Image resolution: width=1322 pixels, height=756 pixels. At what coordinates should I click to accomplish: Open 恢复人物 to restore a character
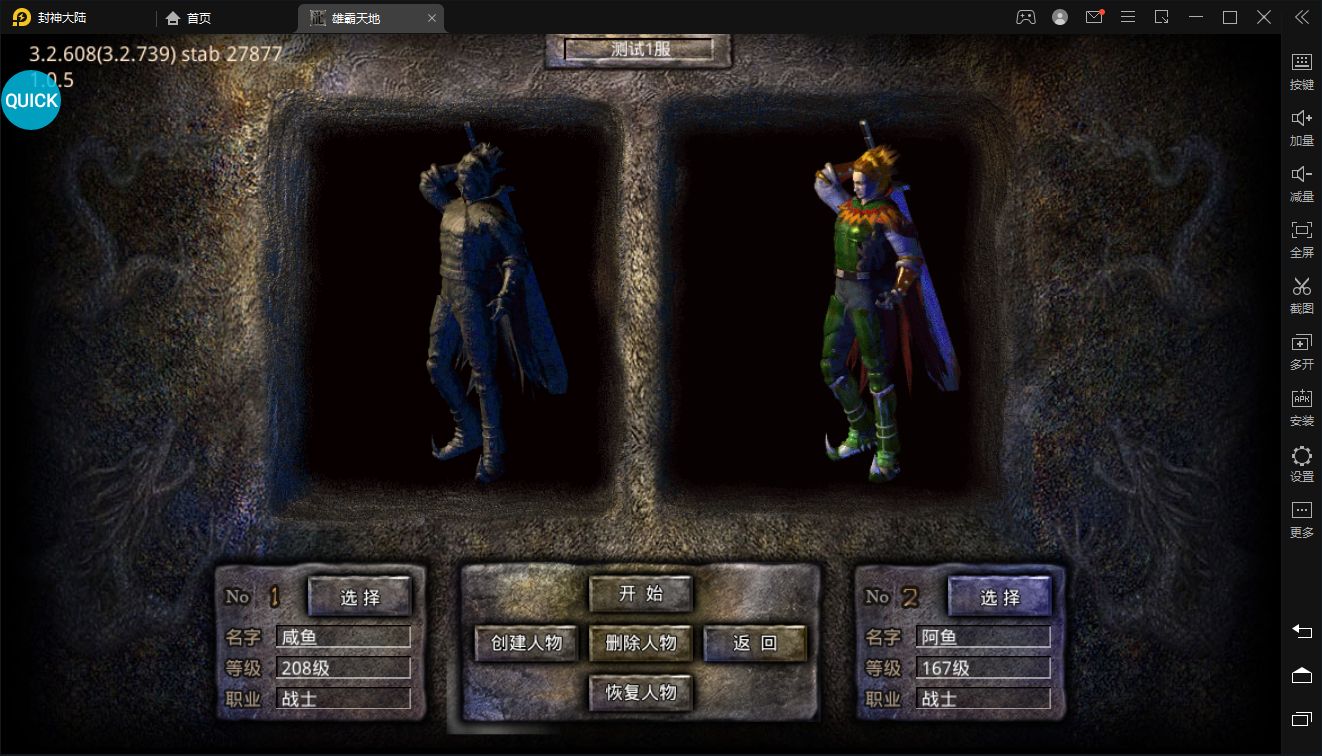point(640,692)
